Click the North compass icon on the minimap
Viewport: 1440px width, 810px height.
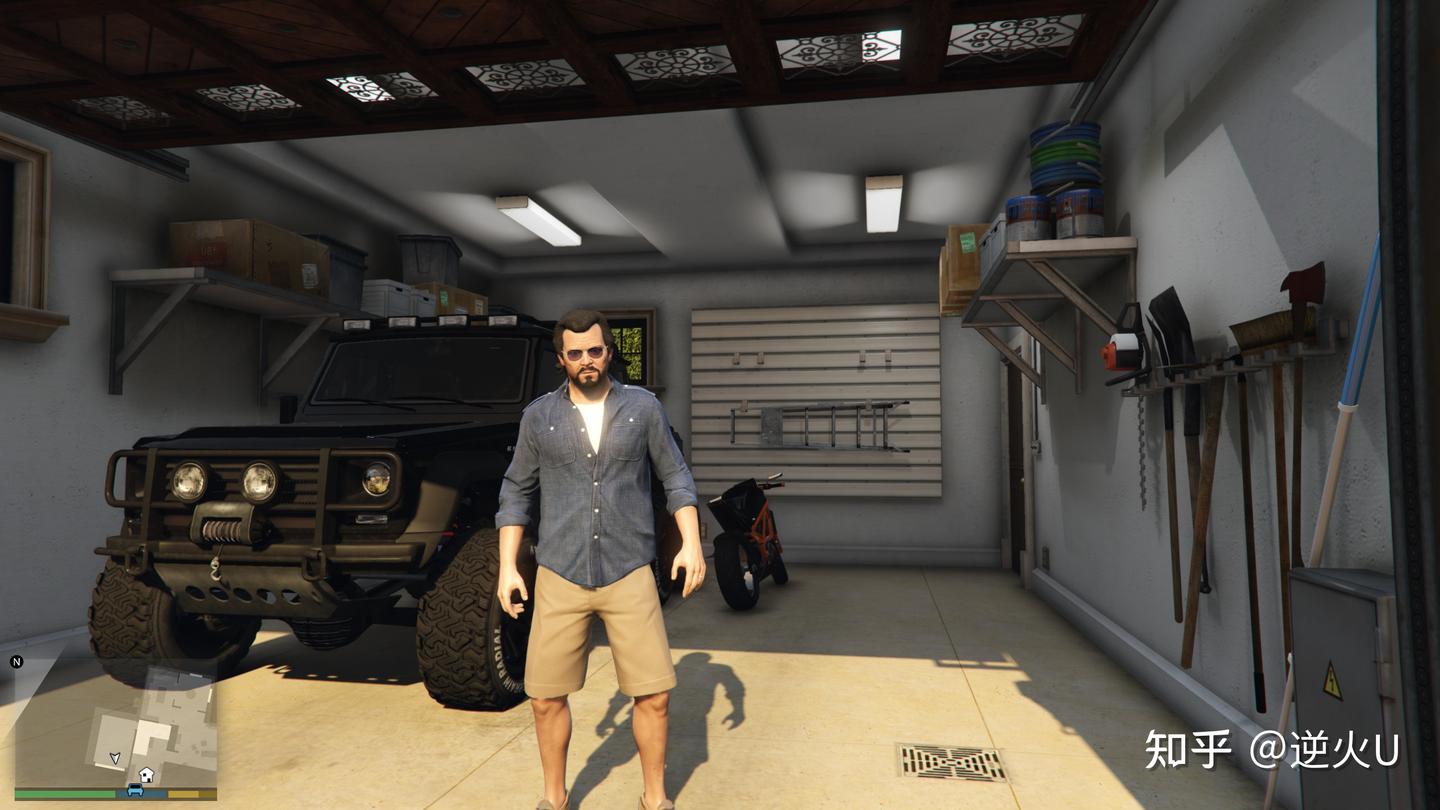click(17, 660)
